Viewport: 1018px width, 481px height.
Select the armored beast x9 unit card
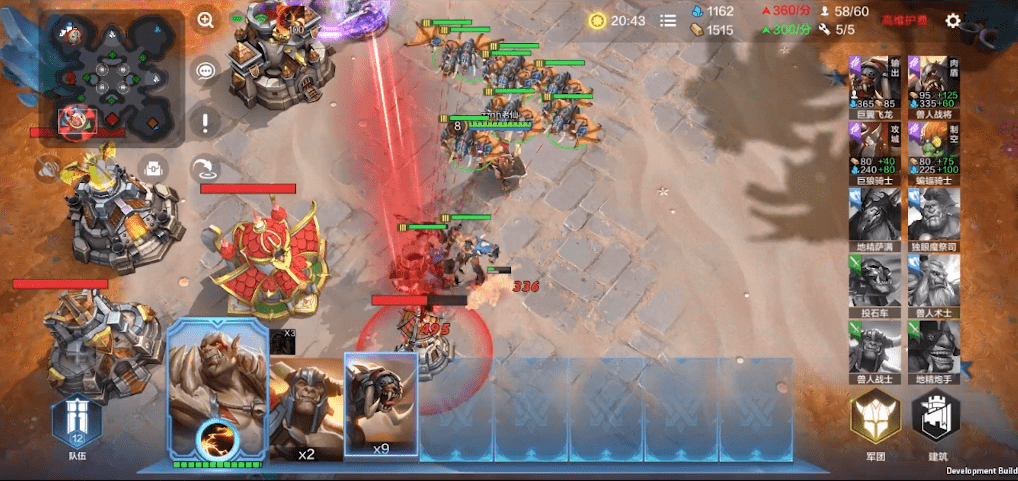pyautogui.click(x=381, y=405)
